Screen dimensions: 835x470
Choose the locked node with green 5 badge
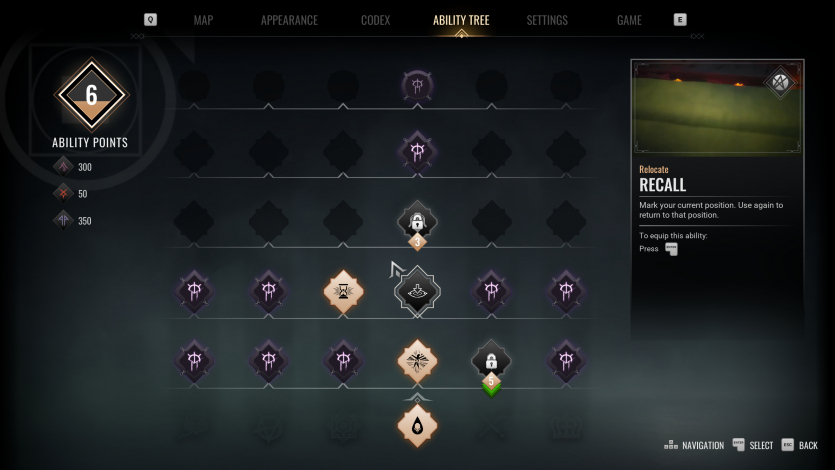click(x=491, y=361)
